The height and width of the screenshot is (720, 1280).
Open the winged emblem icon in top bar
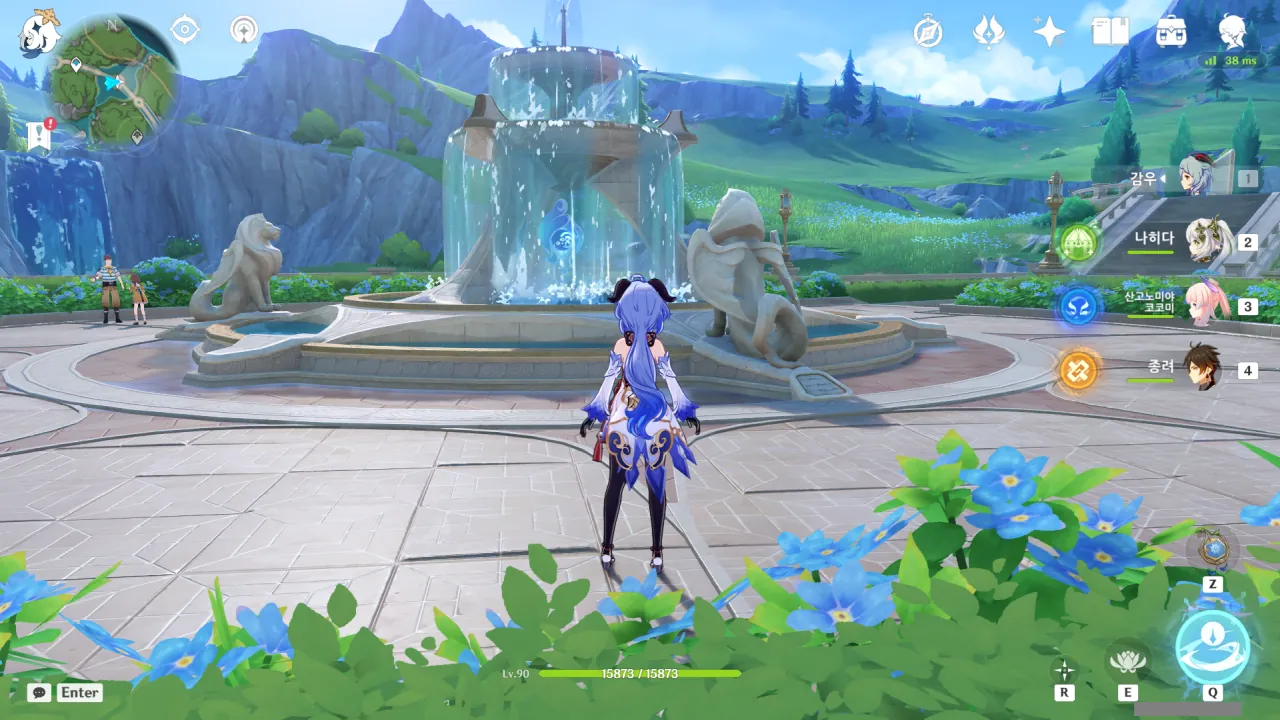pyautogui.click(x=989, y=32)
